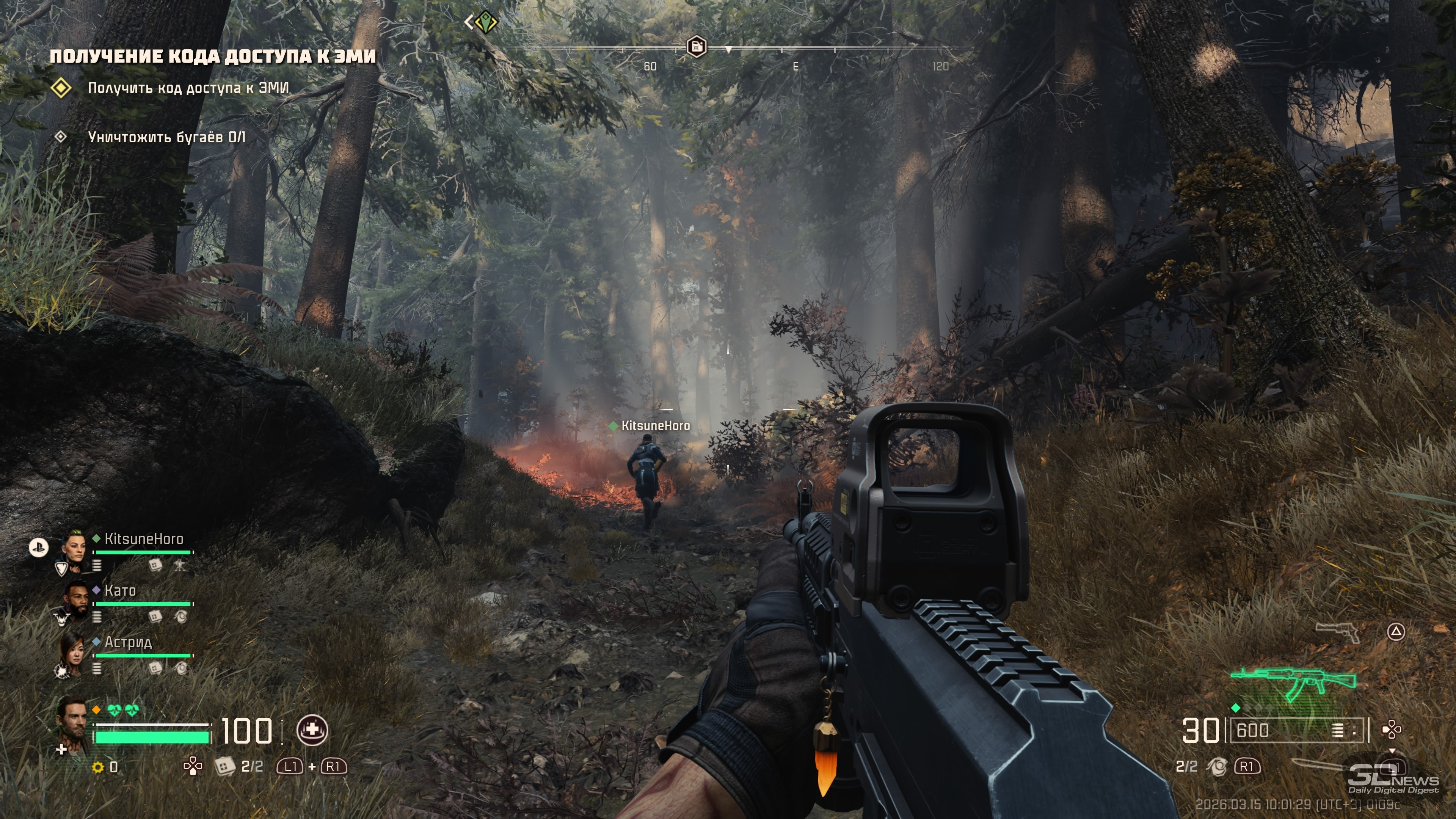Image resolution: width=1456 pixels, height=819 pixels.
Task: Select the green objective waypoint icon above the compass
Action: pyautogui.click(x=485, y=23)
